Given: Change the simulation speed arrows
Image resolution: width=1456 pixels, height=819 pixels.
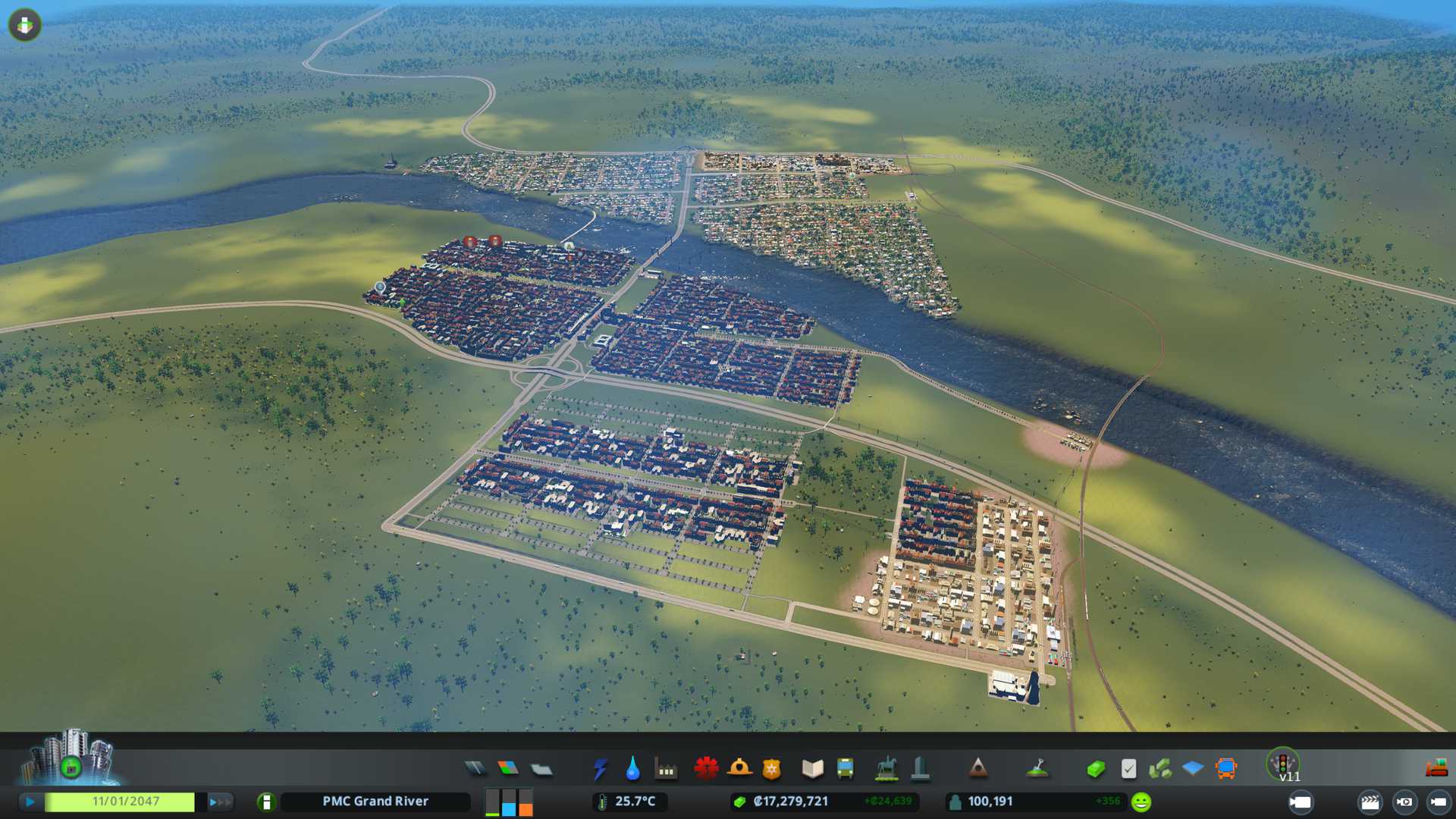Looking at the screenshot, I should coord(220,802).
